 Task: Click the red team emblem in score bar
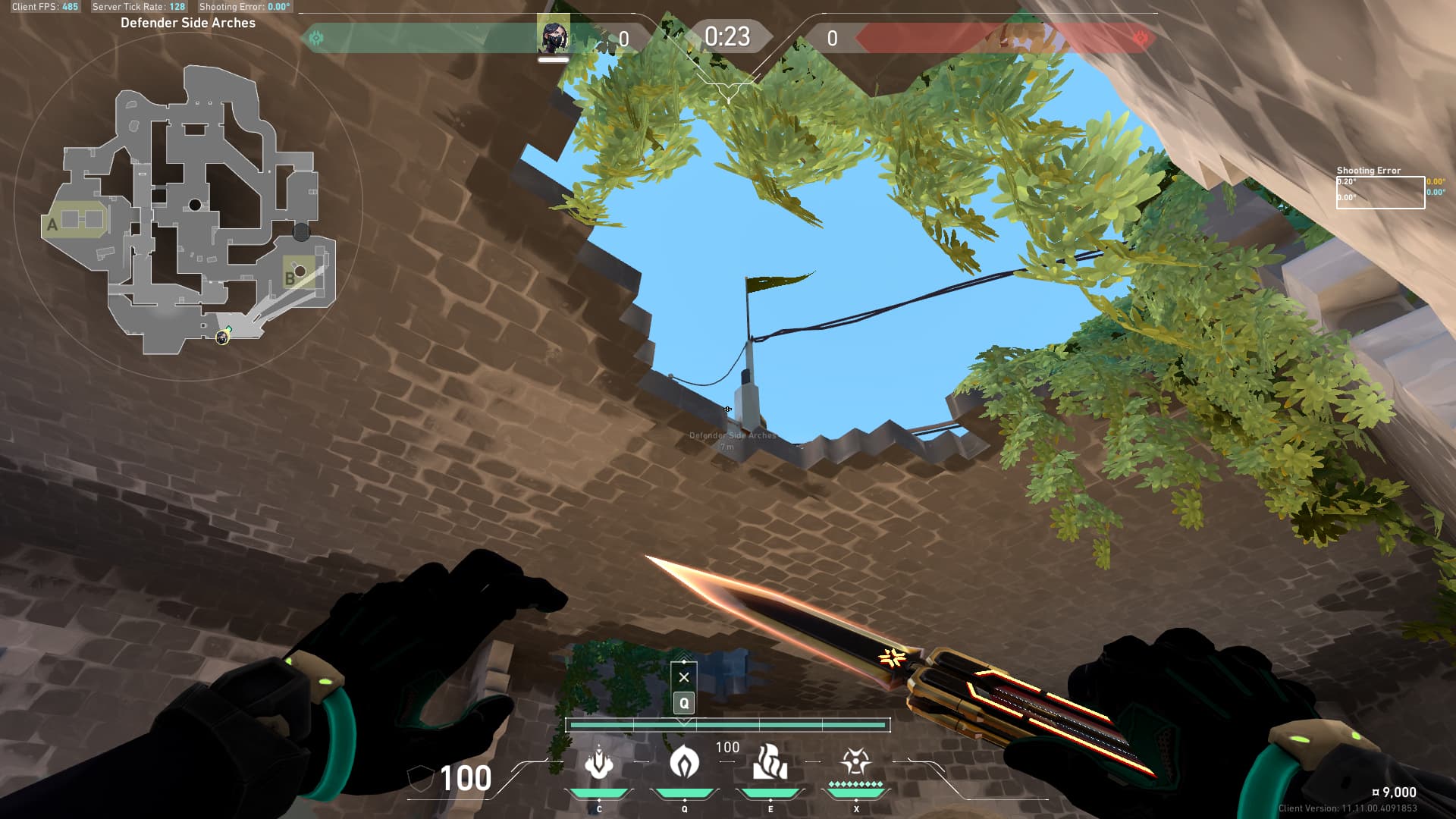point(1140,38)
